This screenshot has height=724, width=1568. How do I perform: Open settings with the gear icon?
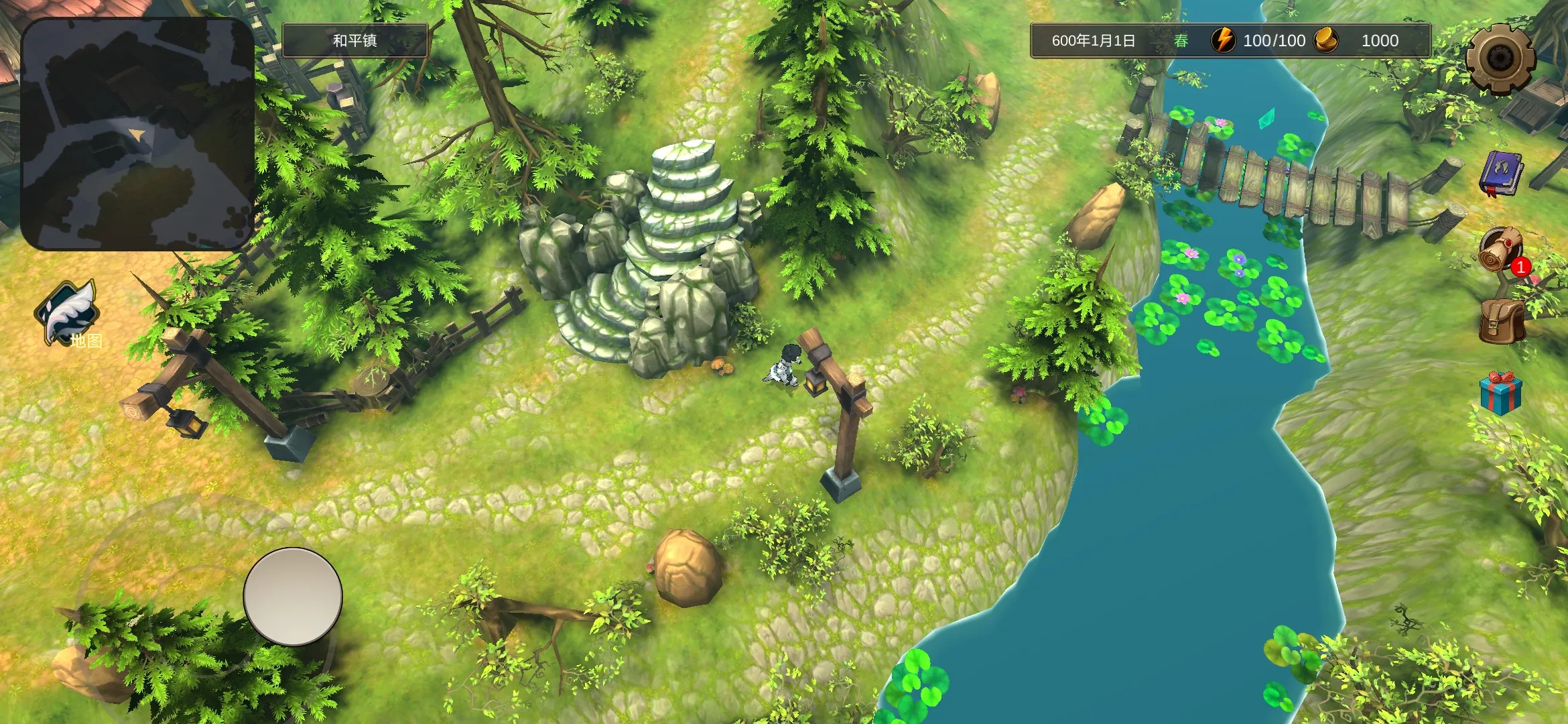click(x=1500, y=58)
